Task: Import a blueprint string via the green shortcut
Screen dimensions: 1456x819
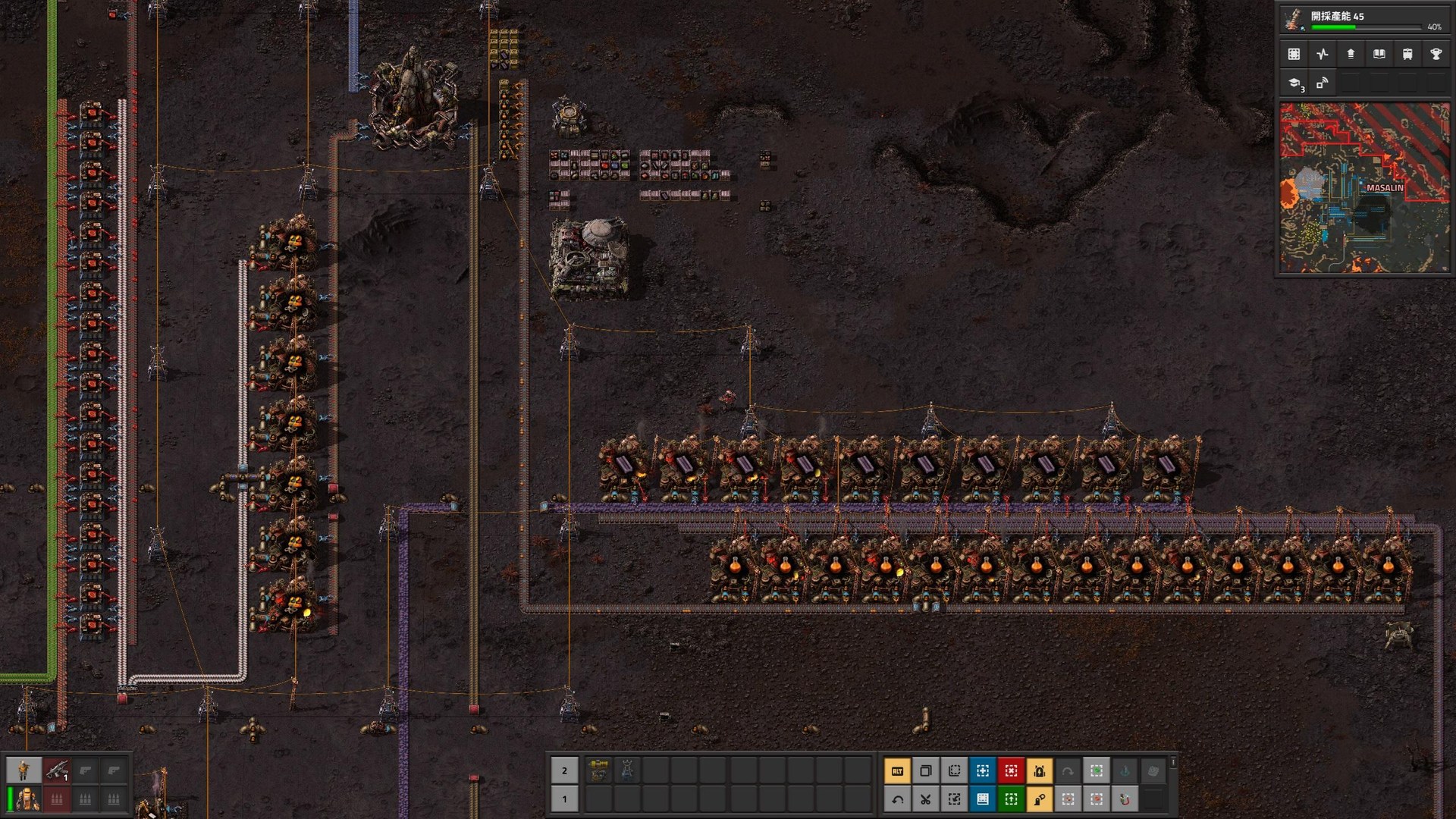Action: 1011,799
